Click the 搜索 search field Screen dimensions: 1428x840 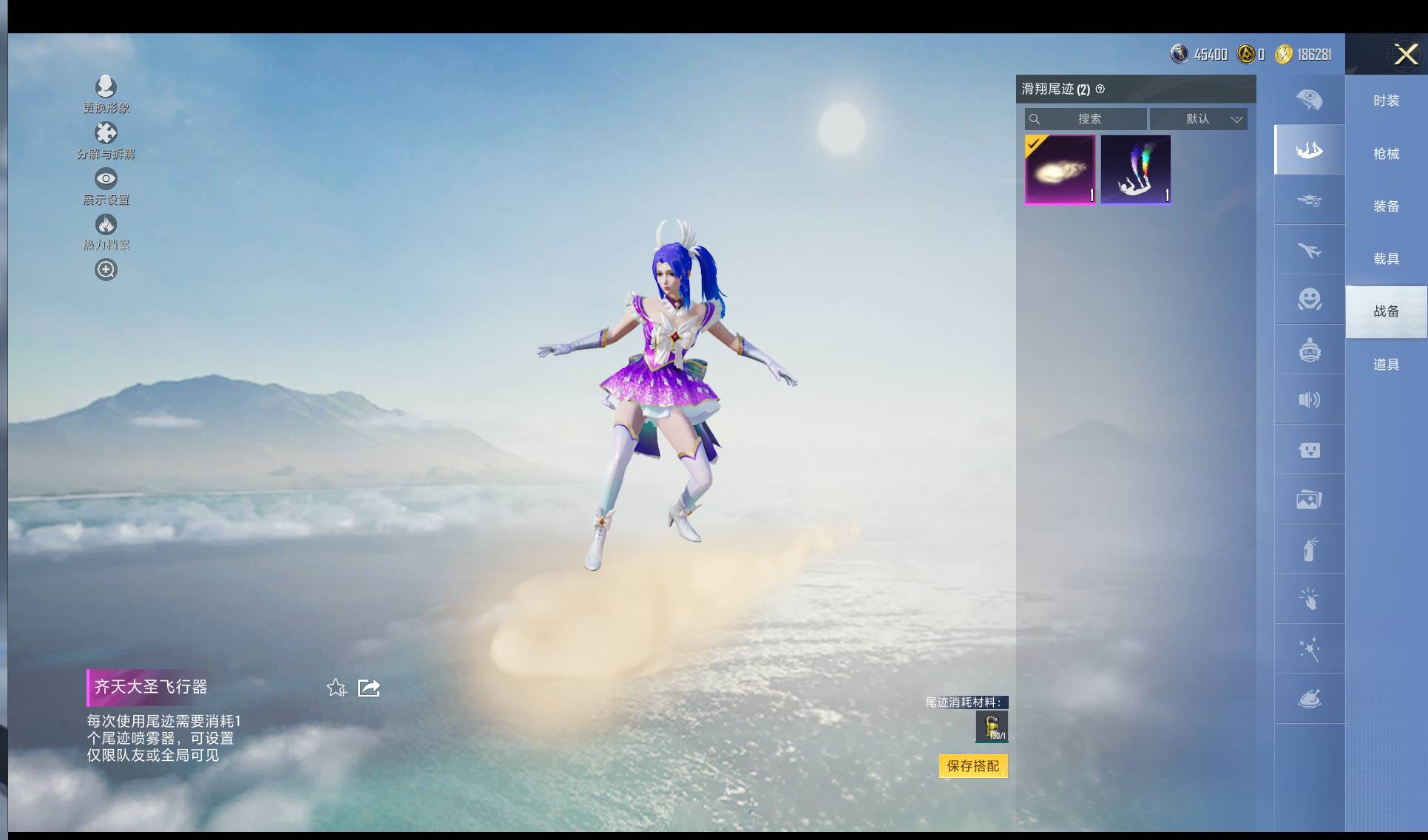[1086, 119]
